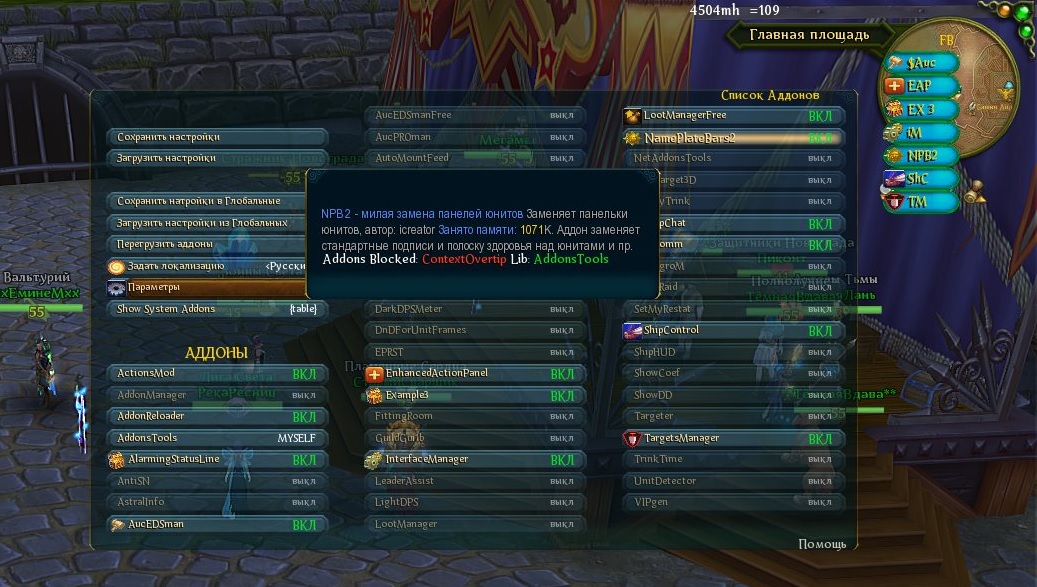Toggle the TargetsManager addon
Screen dimensions: 1037x587
click(x=732, y=438)
